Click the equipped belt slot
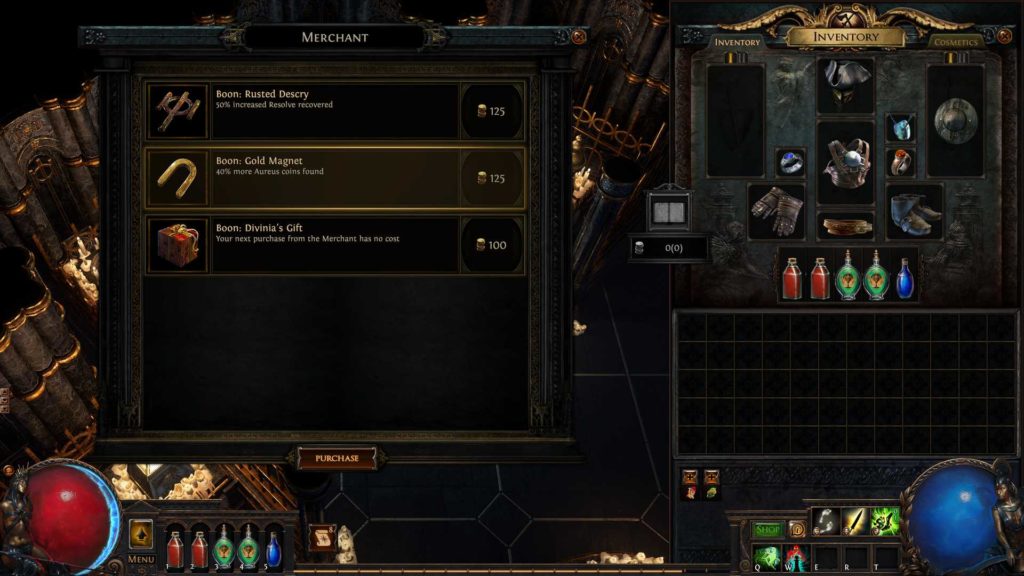The width and height of the screenshot is (1024, 576). pos(846,226)
